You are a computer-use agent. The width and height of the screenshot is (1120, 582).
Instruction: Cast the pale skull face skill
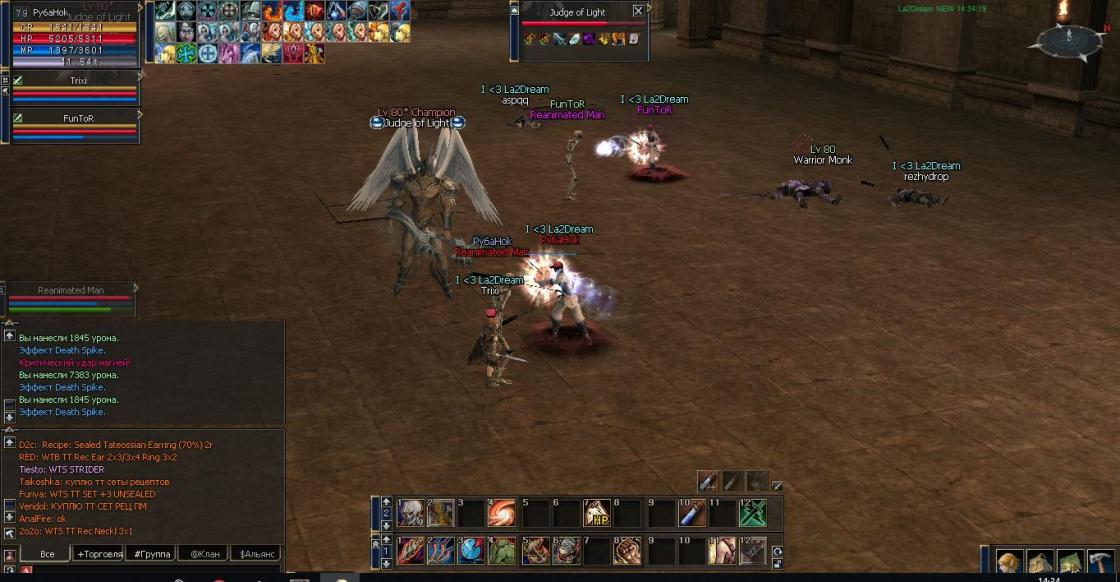pyautogui.click(x=410, y=513)
